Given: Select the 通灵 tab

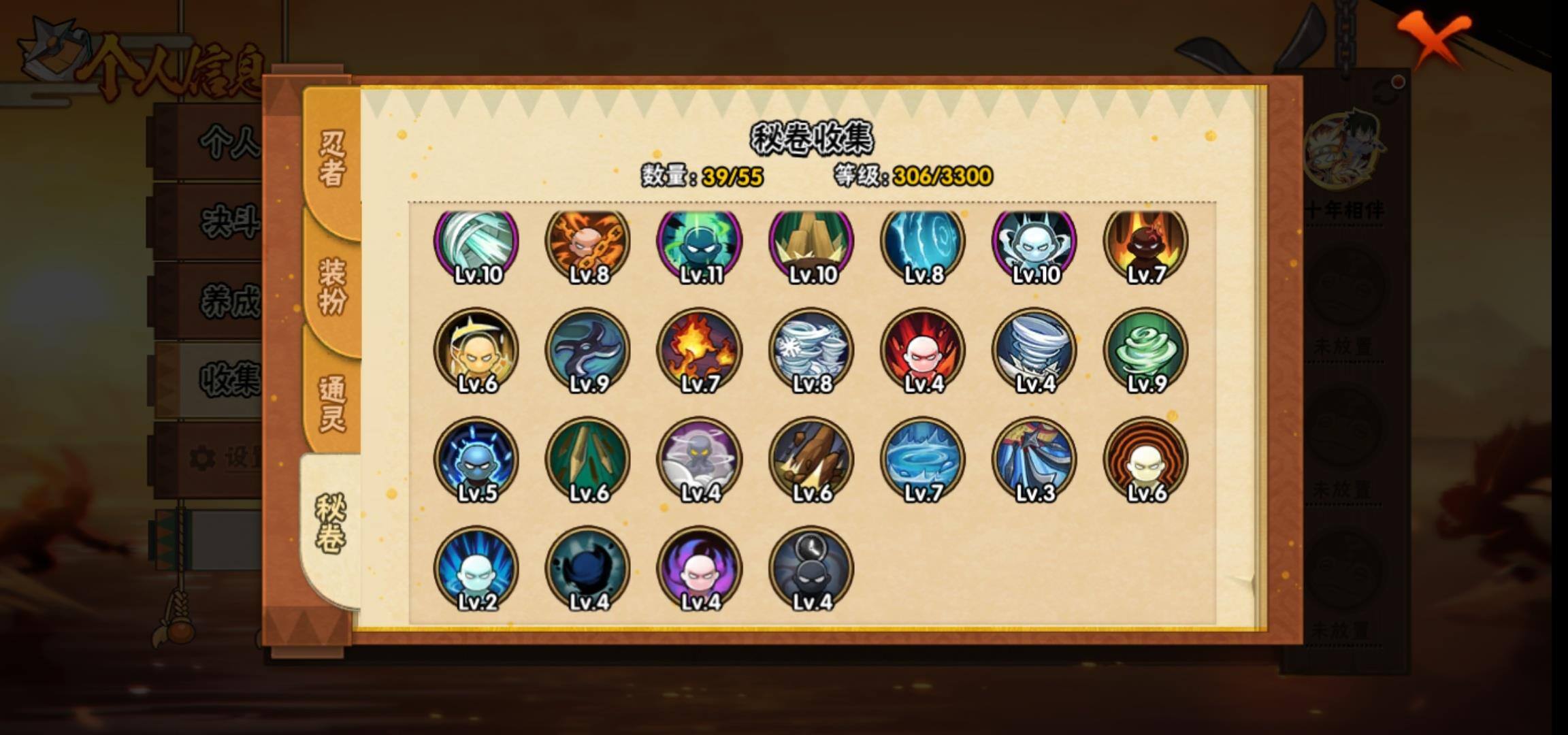Looking at the screenshot, I should click(x=331, y=403).
